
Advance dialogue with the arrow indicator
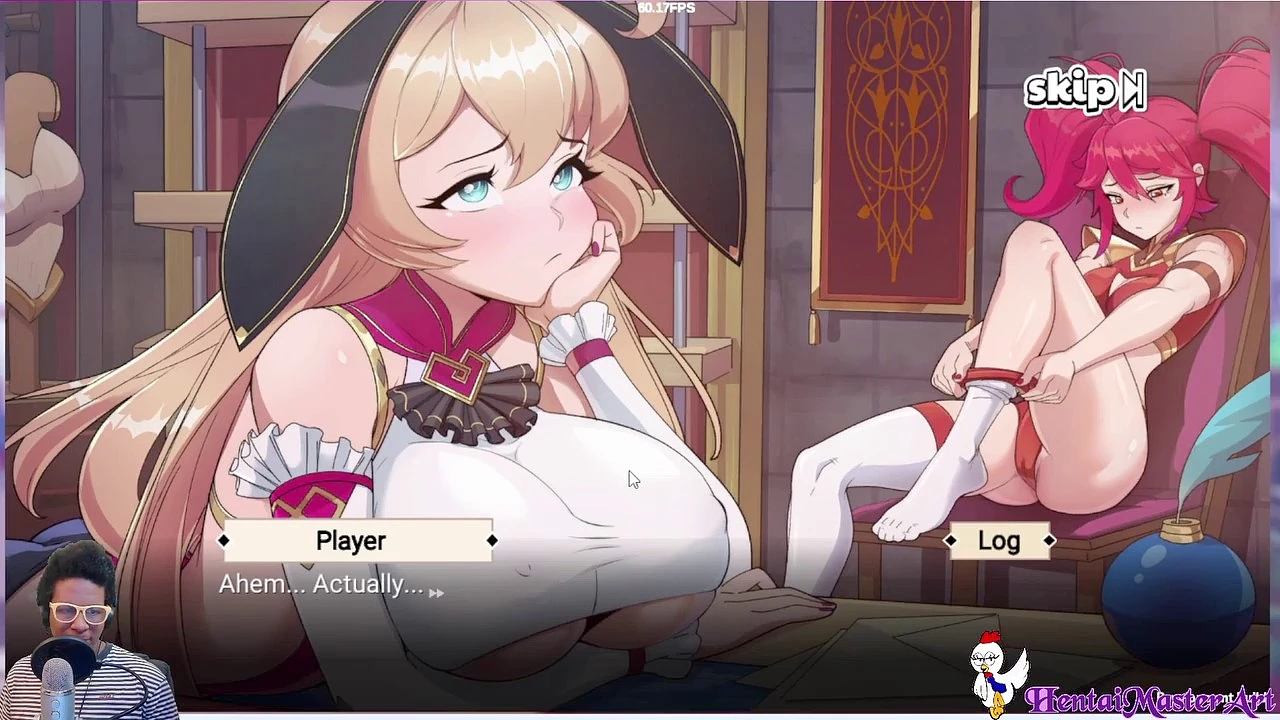click(436, 593)
